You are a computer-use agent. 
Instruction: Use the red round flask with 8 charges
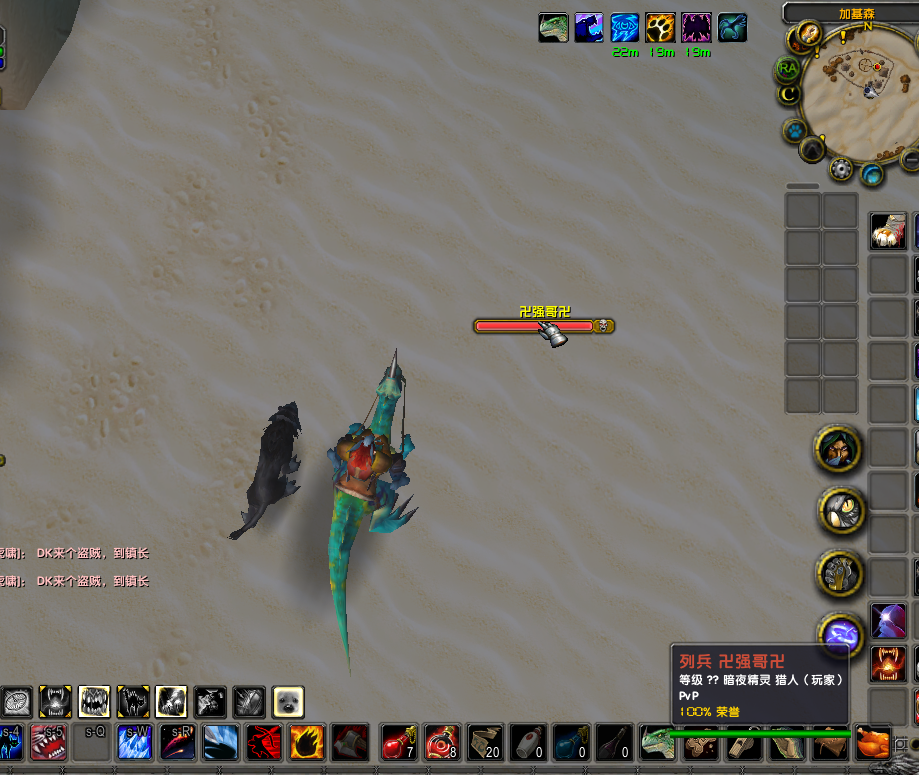[x=441, y=743]
